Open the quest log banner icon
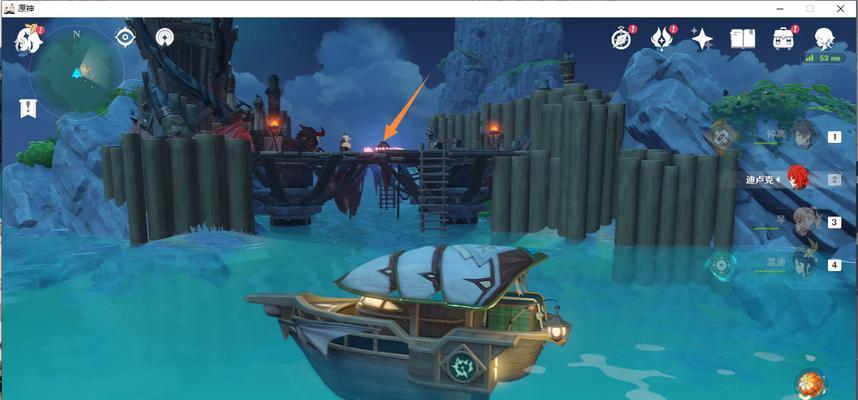 click(x=28, y=107)
